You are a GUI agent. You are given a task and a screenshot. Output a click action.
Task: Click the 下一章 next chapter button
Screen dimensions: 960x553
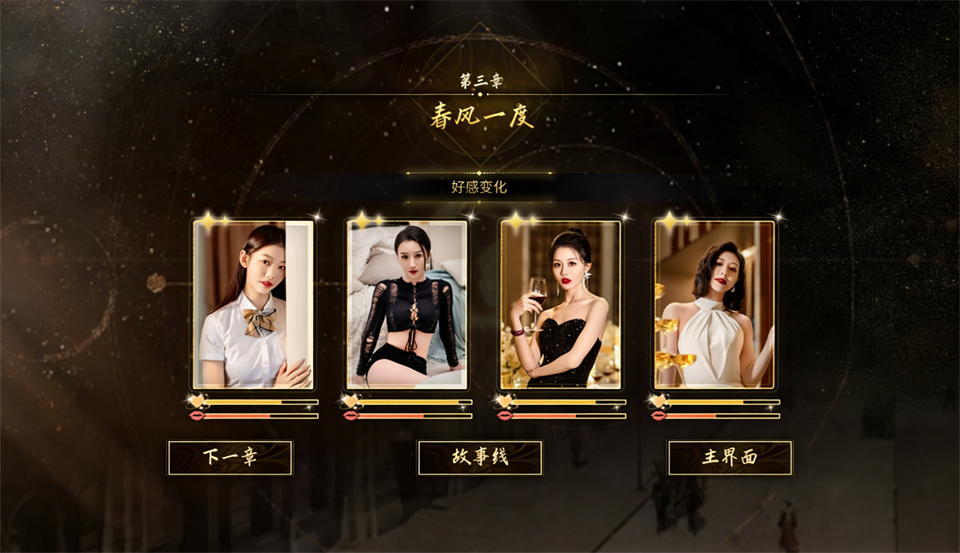click(x=230, y=458)
